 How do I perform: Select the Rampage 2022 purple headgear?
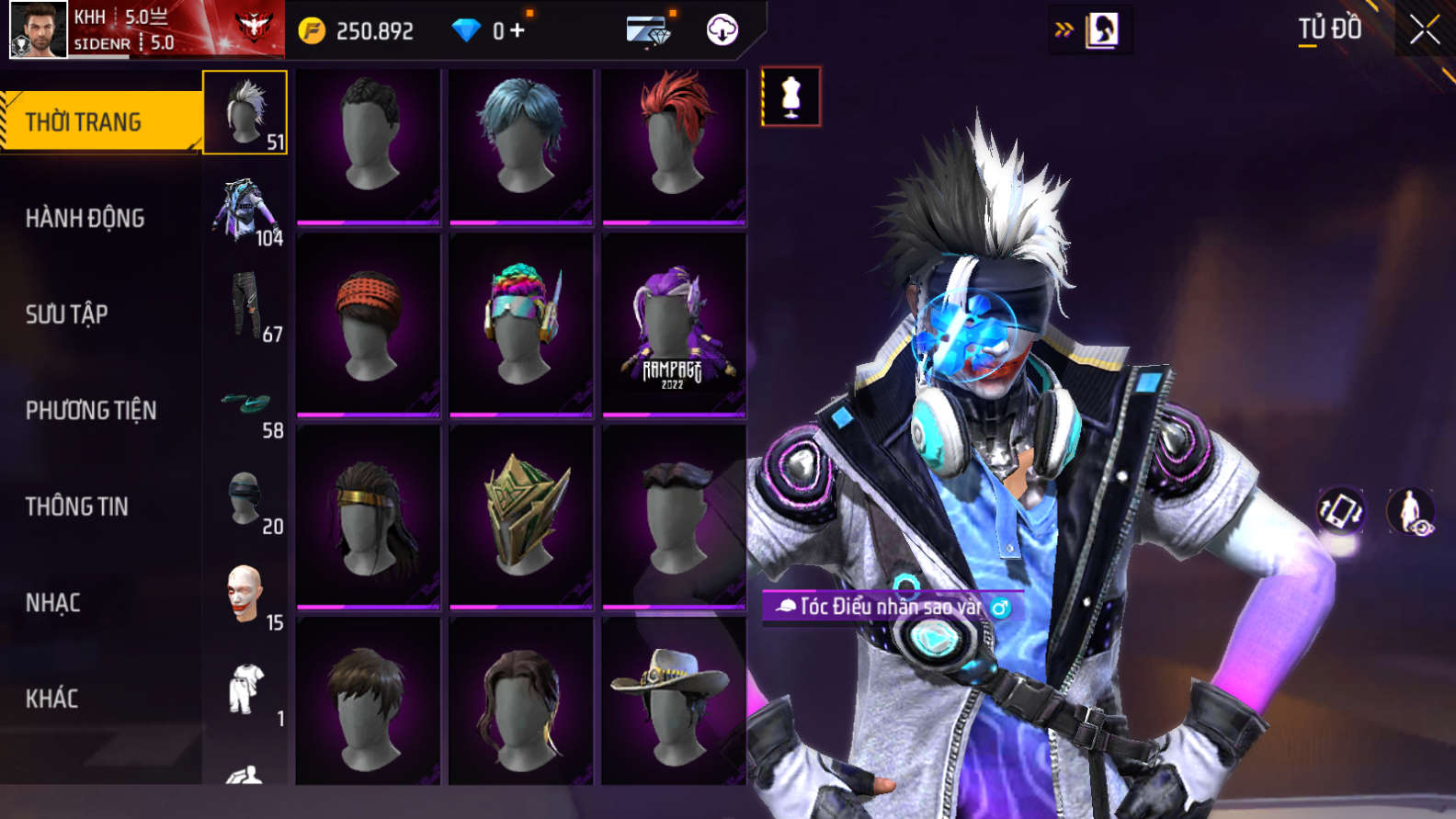(x=674, y=325)
